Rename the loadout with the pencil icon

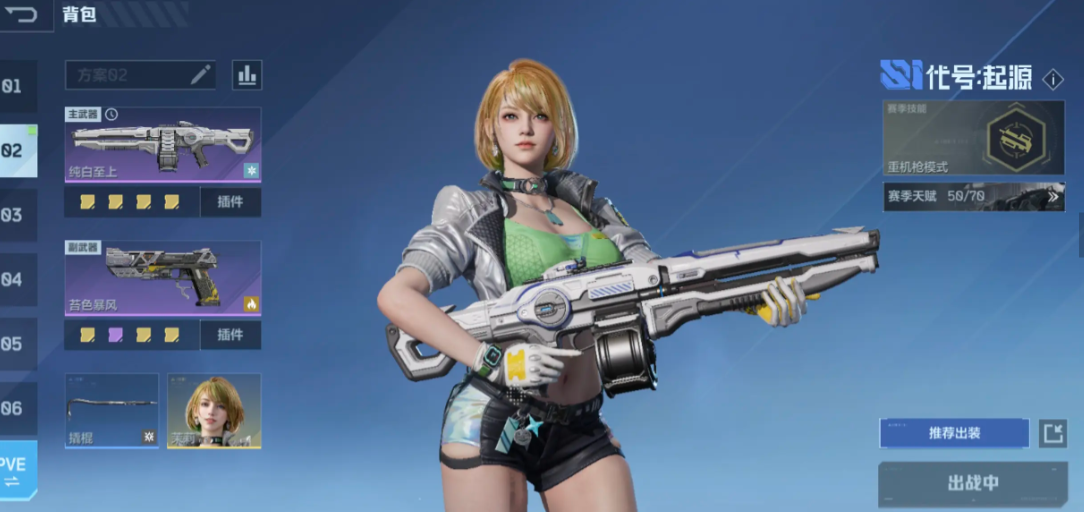[200, 75]
